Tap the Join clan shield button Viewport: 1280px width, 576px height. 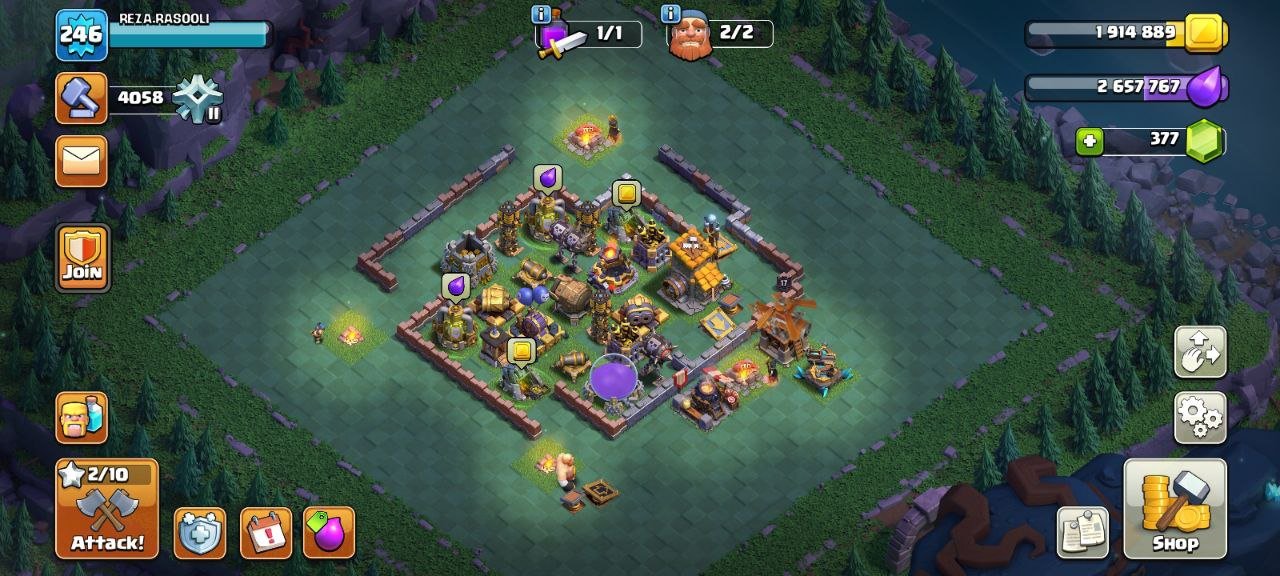(83, 257)
